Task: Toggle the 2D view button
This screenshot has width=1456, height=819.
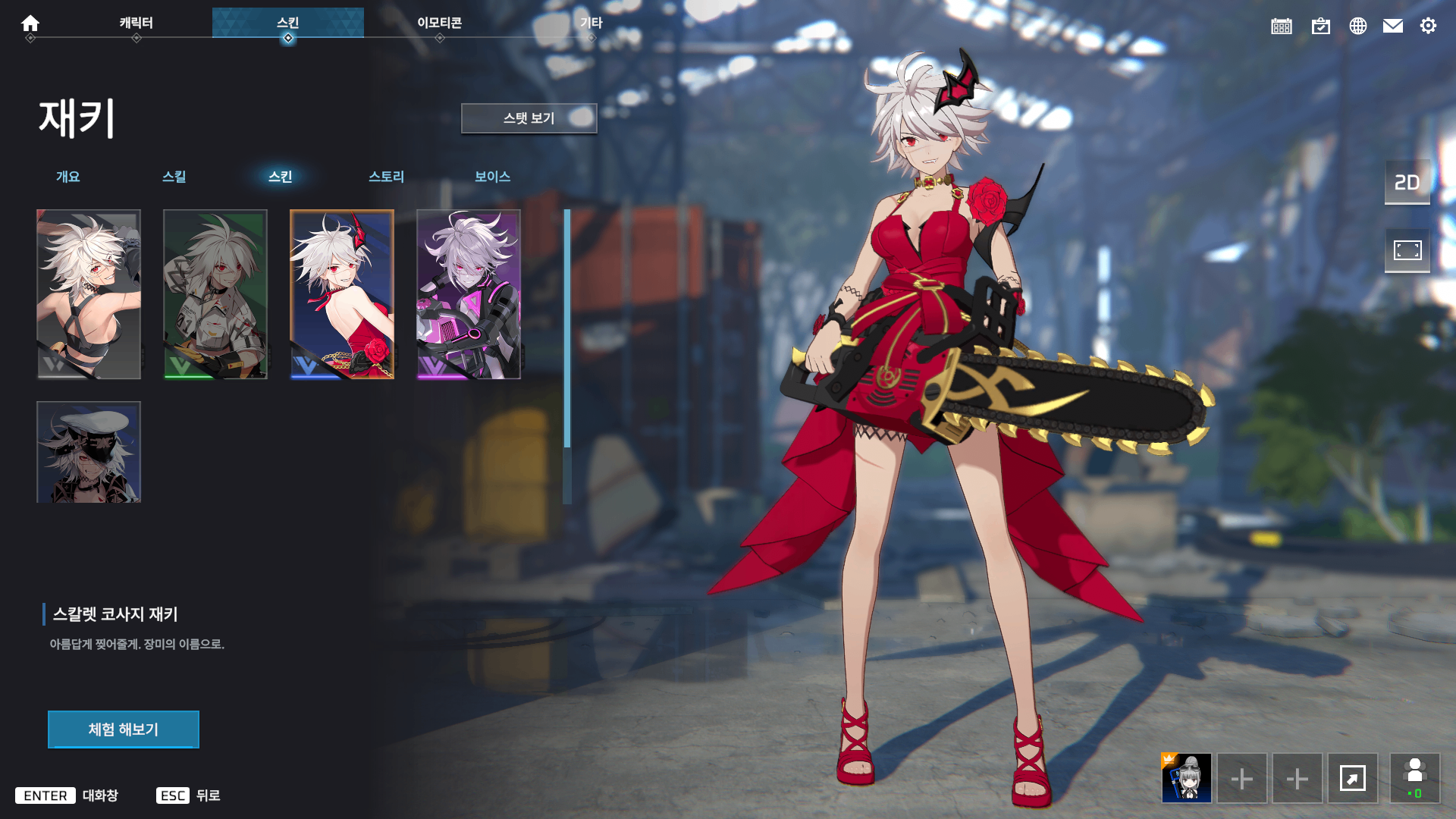Action: coord(1407,182)
